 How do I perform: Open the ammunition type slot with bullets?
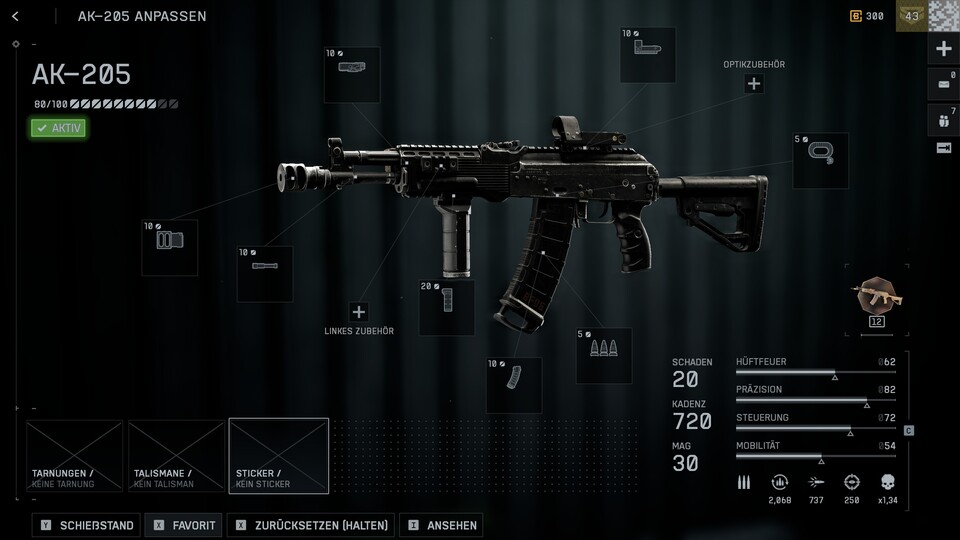pos(604,355)
